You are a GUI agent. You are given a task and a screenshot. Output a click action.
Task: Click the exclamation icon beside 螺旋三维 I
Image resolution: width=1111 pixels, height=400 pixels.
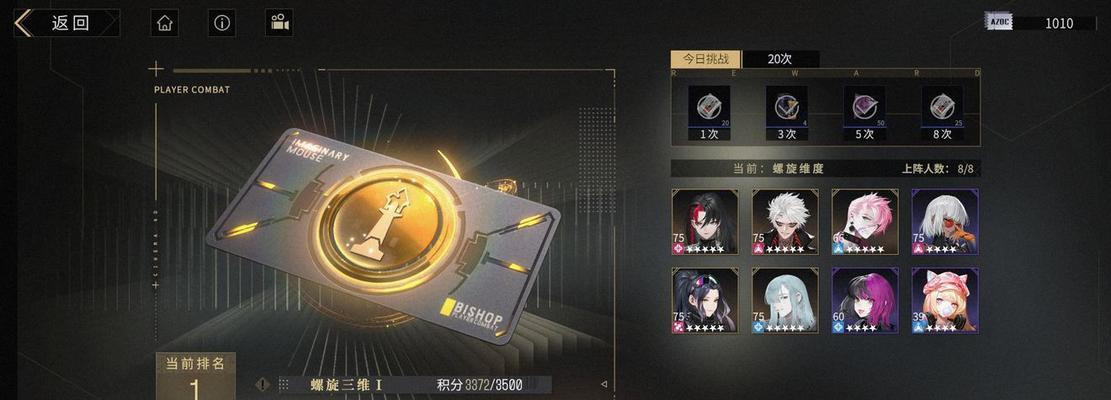262,384
